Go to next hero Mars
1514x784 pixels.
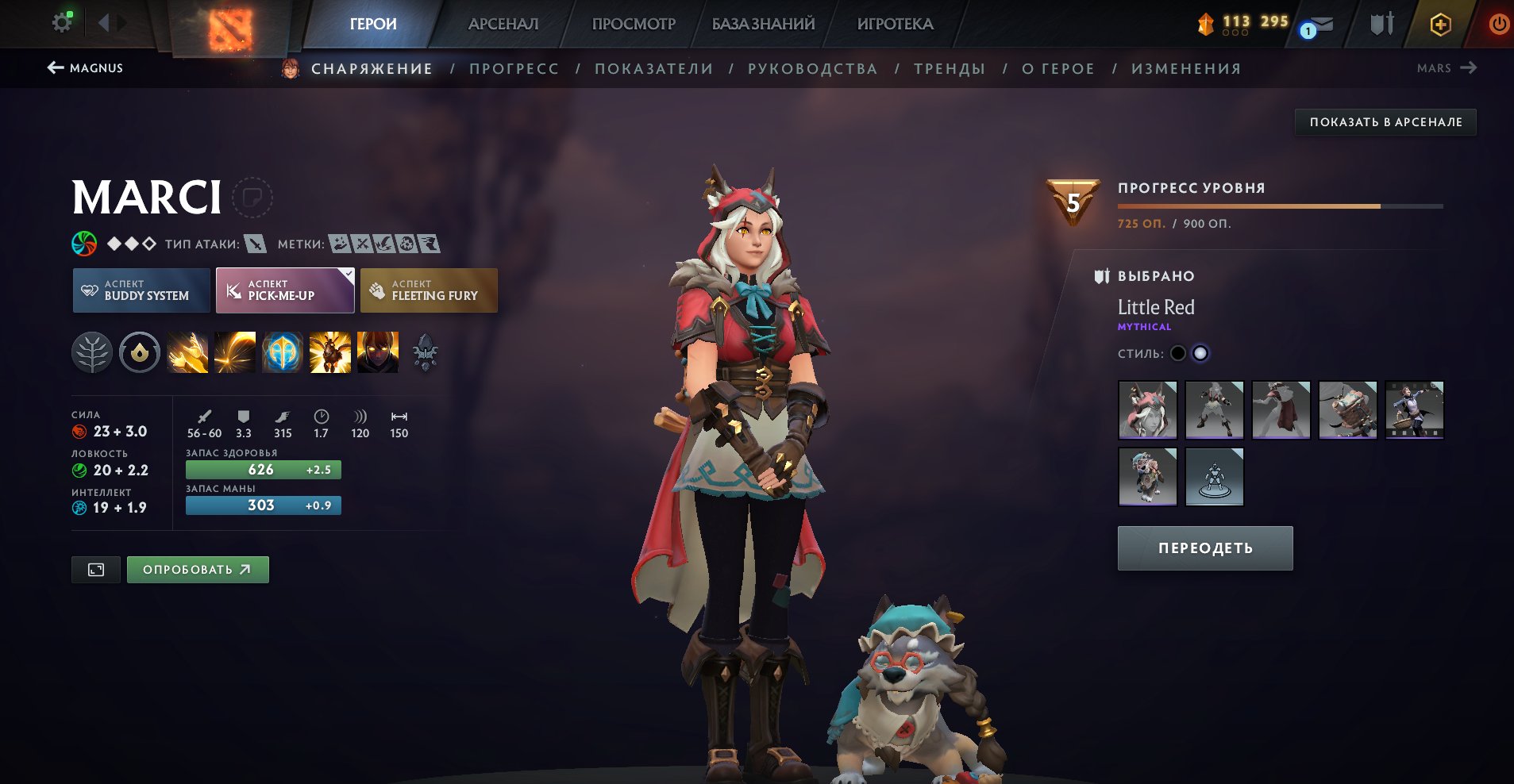pyautogui.click(x=1446, y=68)
